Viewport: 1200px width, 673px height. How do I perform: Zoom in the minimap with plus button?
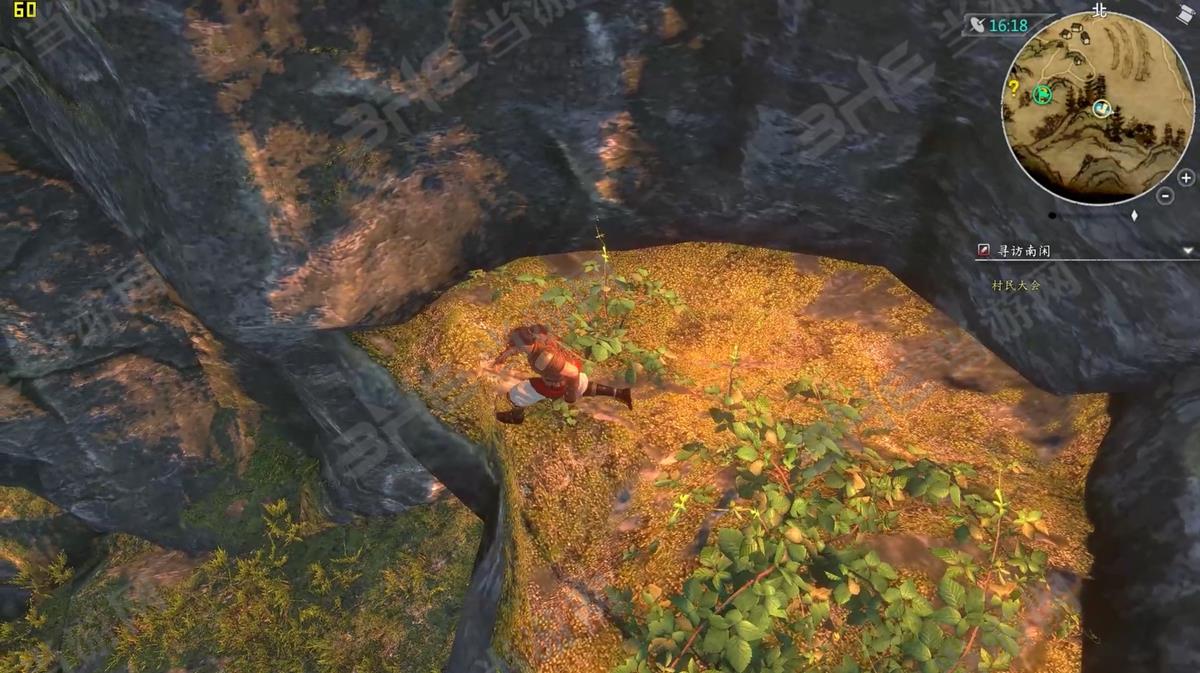tap(1186, 178)
